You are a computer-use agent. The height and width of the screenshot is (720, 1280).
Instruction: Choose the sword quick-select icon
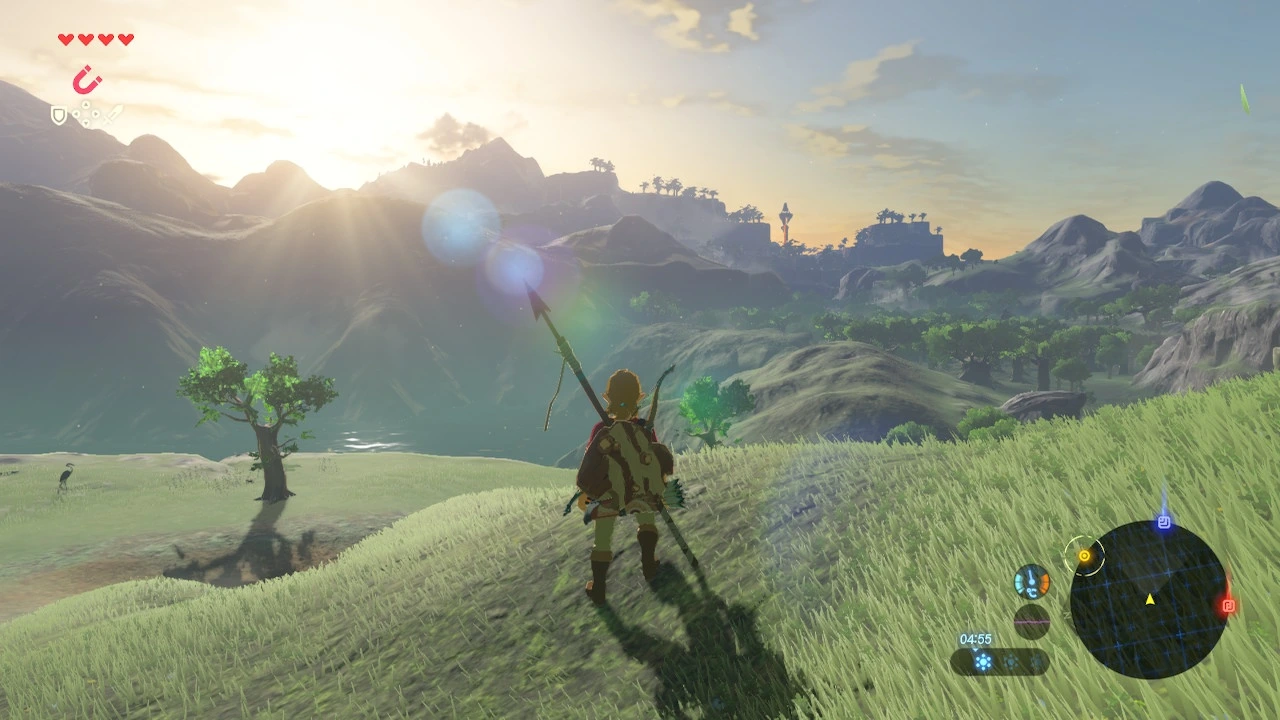point(114,114)
